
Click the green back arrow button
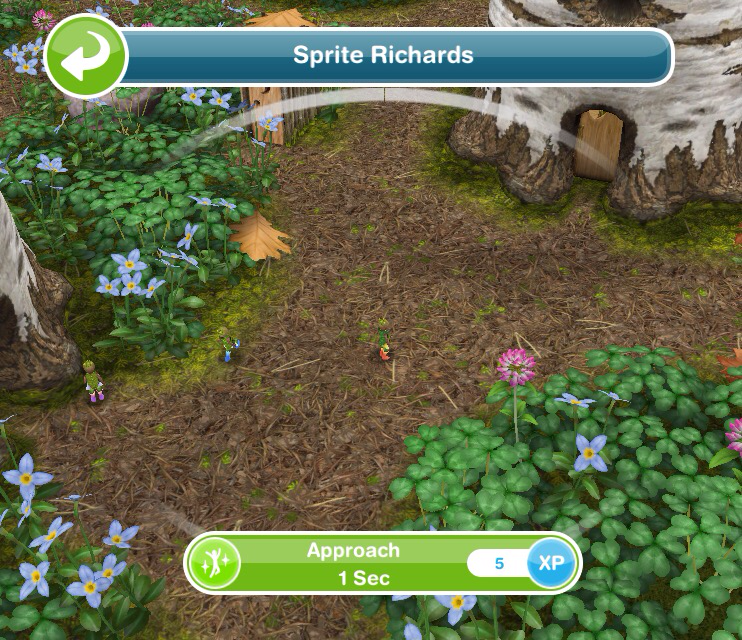85,56
